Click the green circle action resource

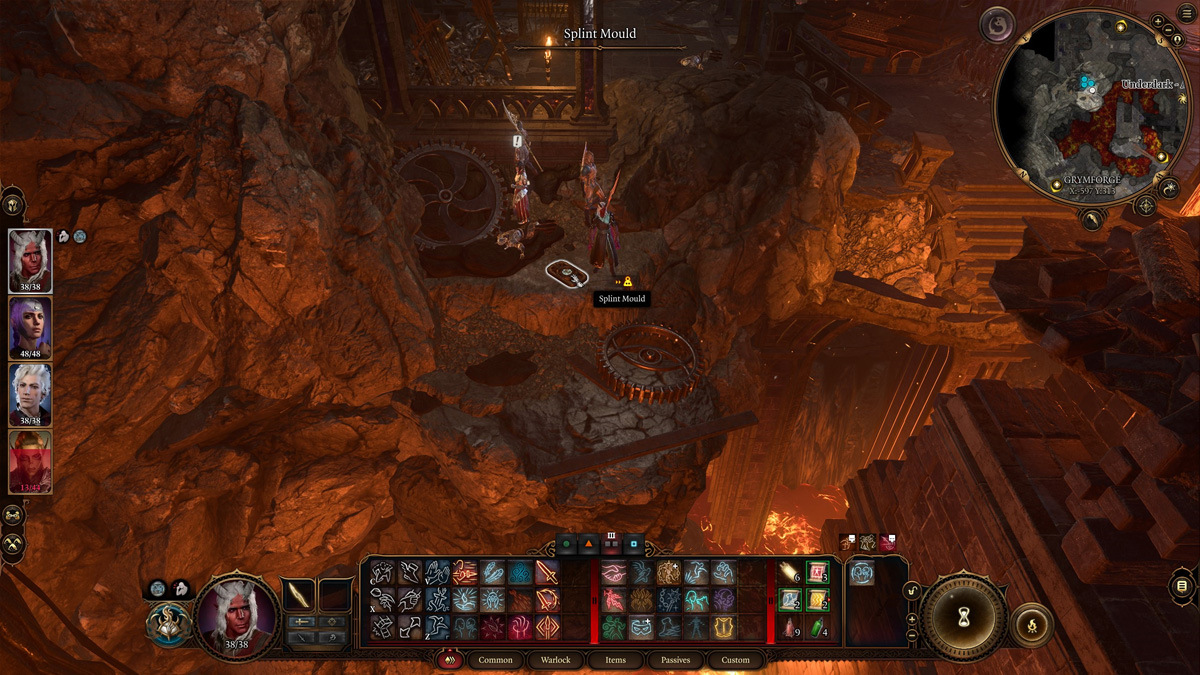click(x=566, y=545)
